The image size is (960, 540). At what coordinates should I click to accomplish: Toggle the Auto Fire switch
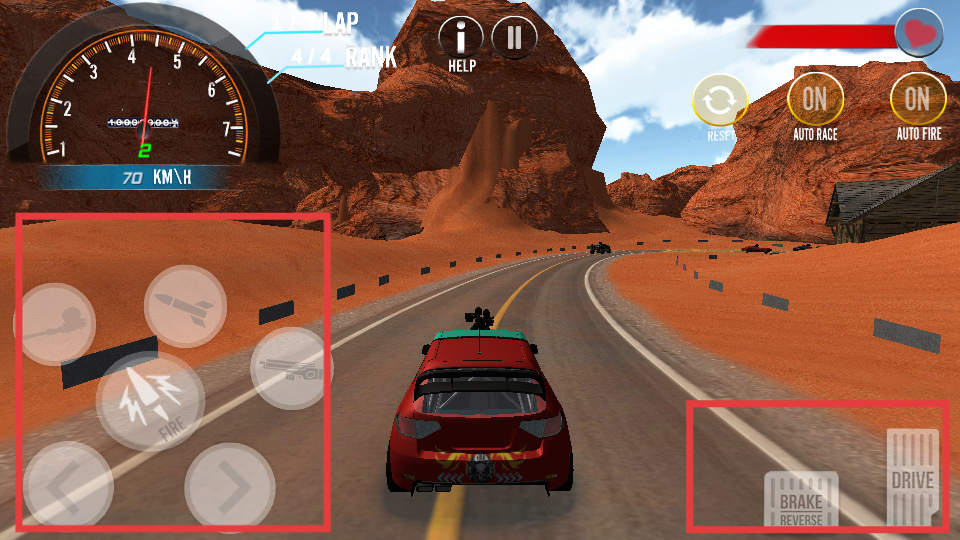pyautogui.click(x=917, y=101)
